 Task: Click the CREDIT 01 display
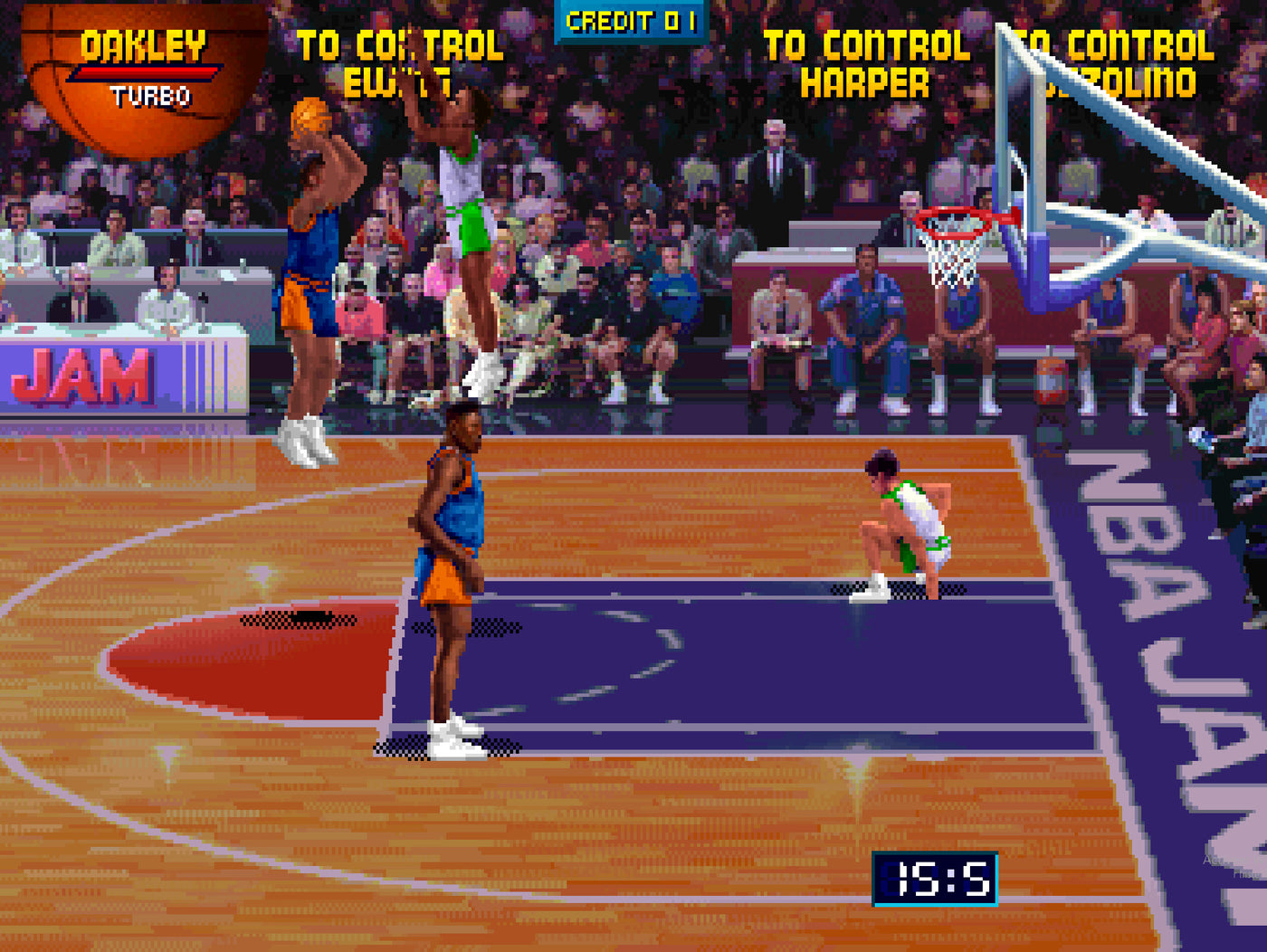[627, 20]
